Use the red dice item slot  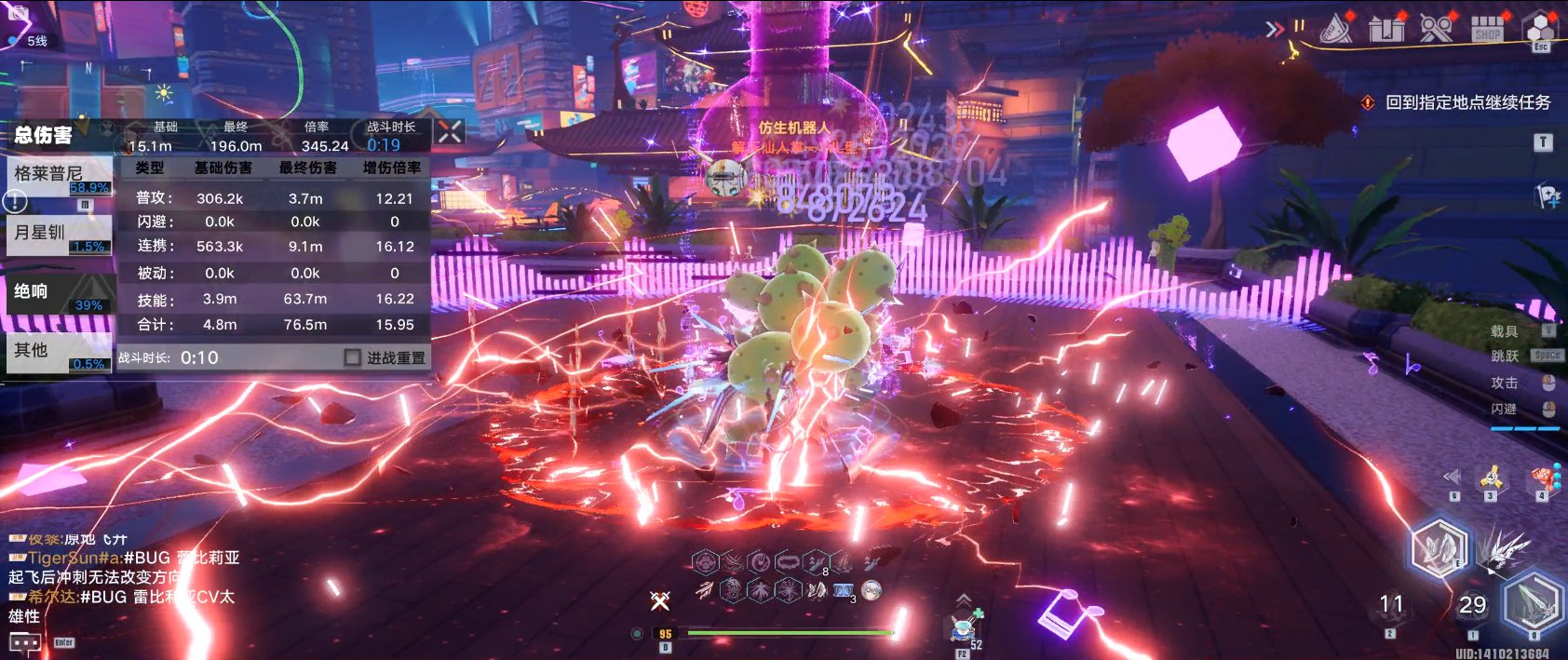click(1543, 478)
